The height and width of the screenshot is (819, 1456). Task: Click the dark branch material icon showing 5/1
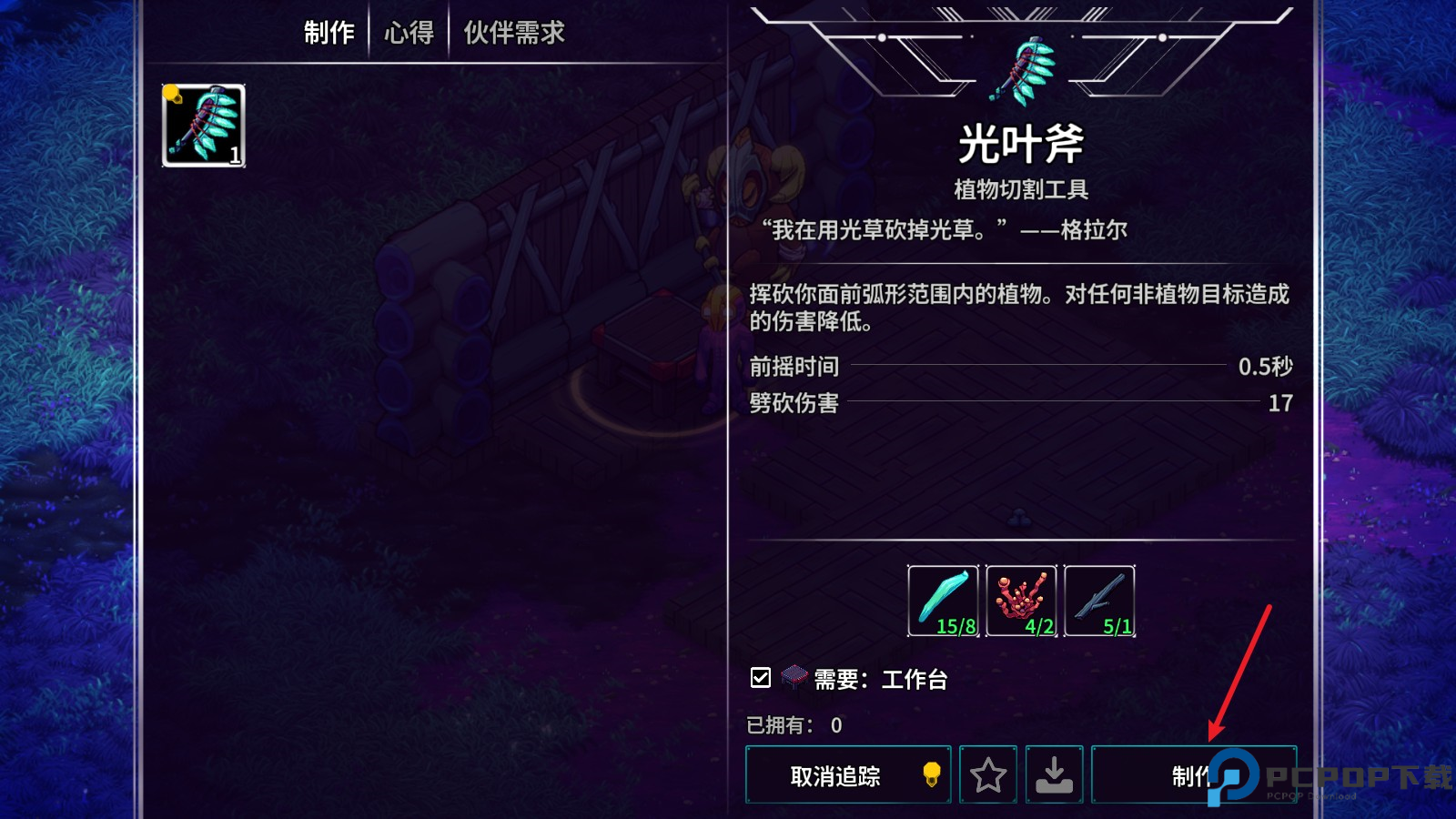[1099, 599]
